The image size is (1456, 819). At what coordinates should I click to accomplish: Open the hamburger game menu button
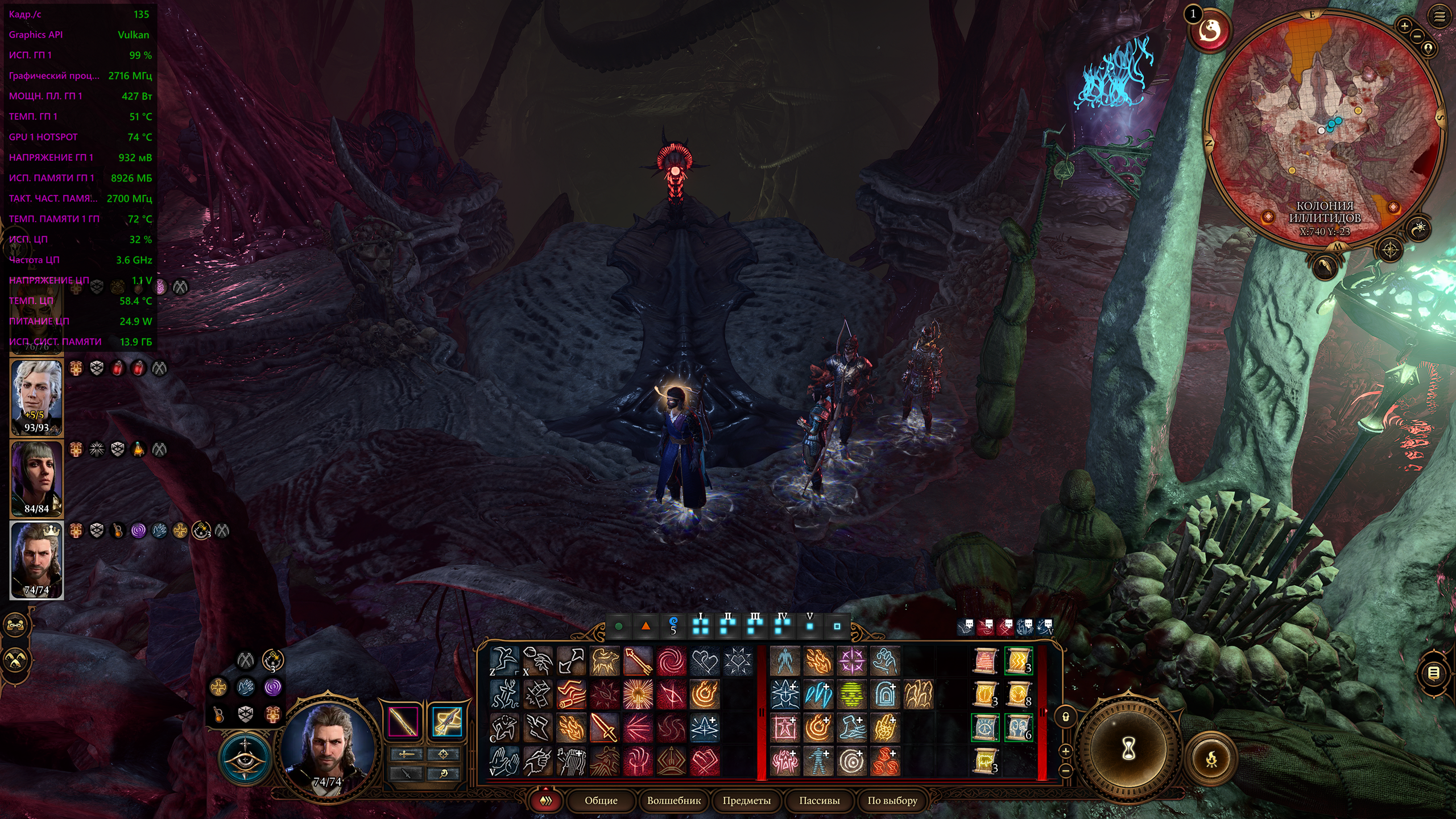click(x=1440, y=17)
